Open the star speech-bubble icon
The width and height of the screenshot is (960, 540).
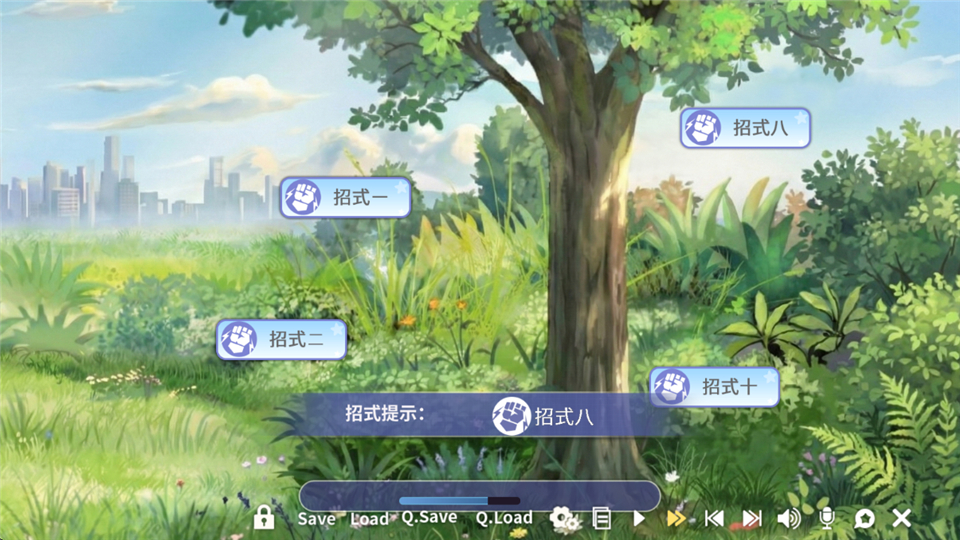point(864,518)
